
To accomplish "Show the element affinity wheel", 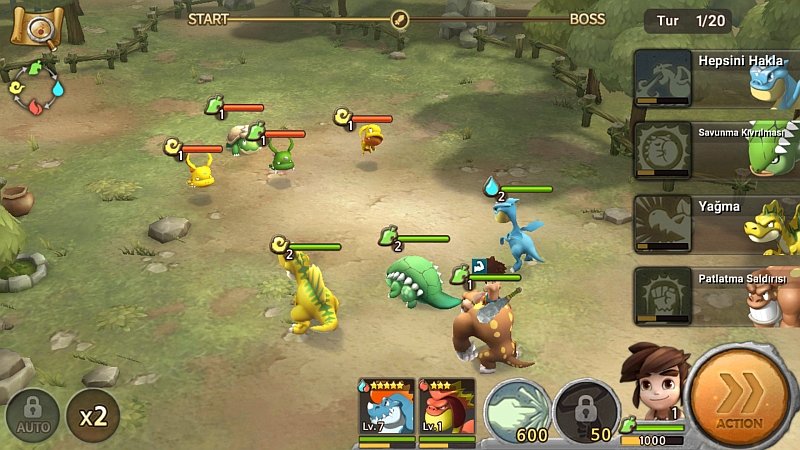I will click(33, 87).
